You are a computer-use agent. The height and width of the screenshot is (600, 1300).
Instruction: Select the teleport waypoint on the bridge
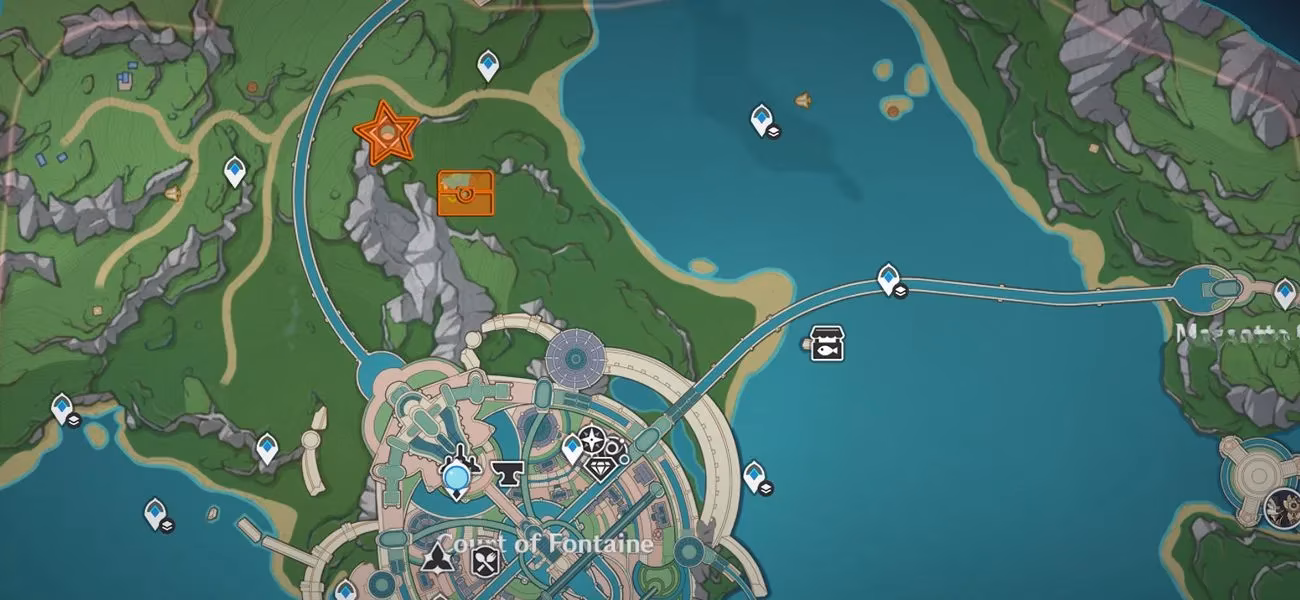(888, 279)
